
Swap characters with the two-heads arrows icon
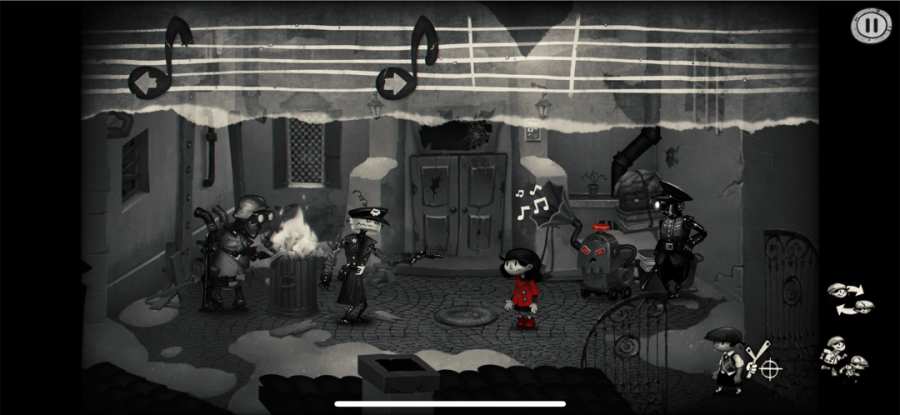pyautogui.click(x=849, y=298)
